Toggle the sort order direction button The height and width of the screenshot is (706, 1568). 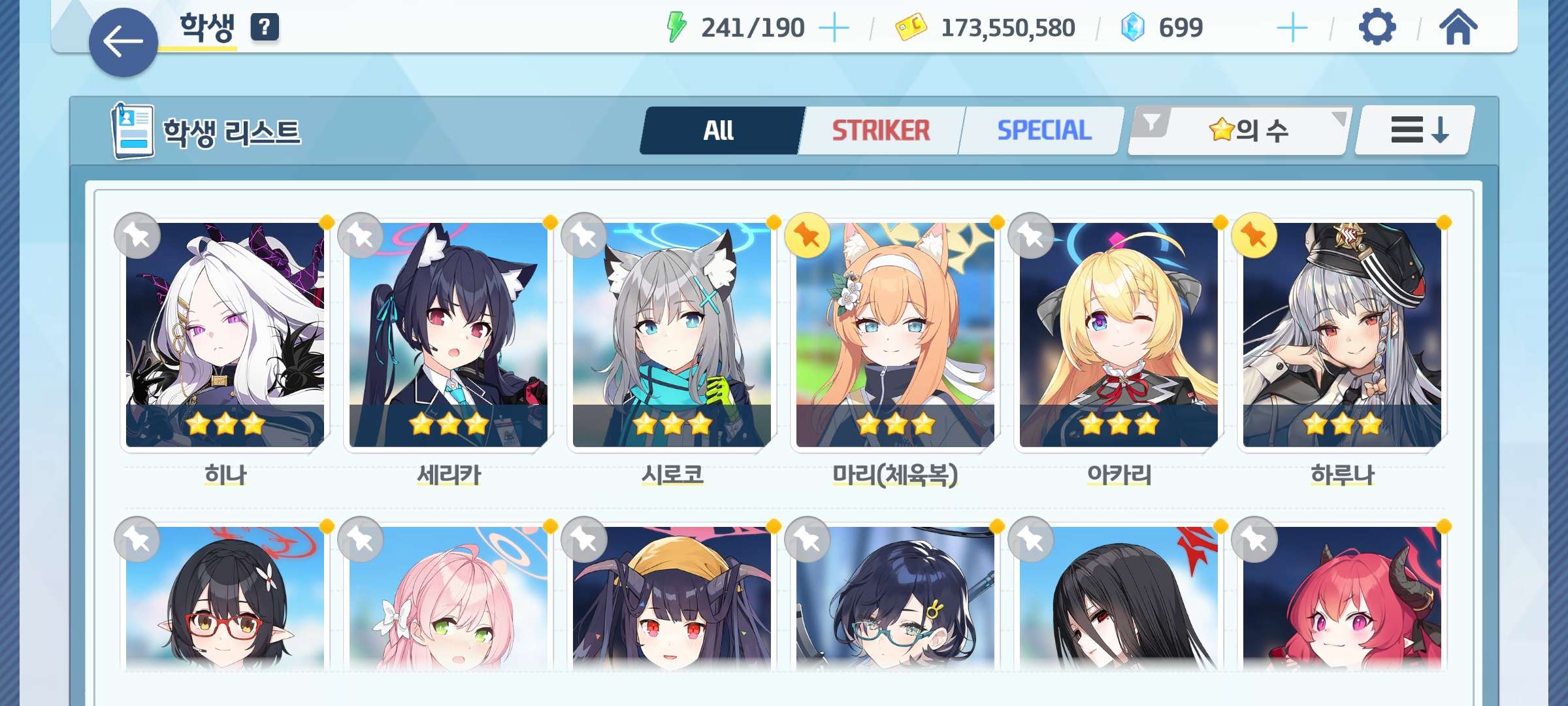tap(1414, 130)
